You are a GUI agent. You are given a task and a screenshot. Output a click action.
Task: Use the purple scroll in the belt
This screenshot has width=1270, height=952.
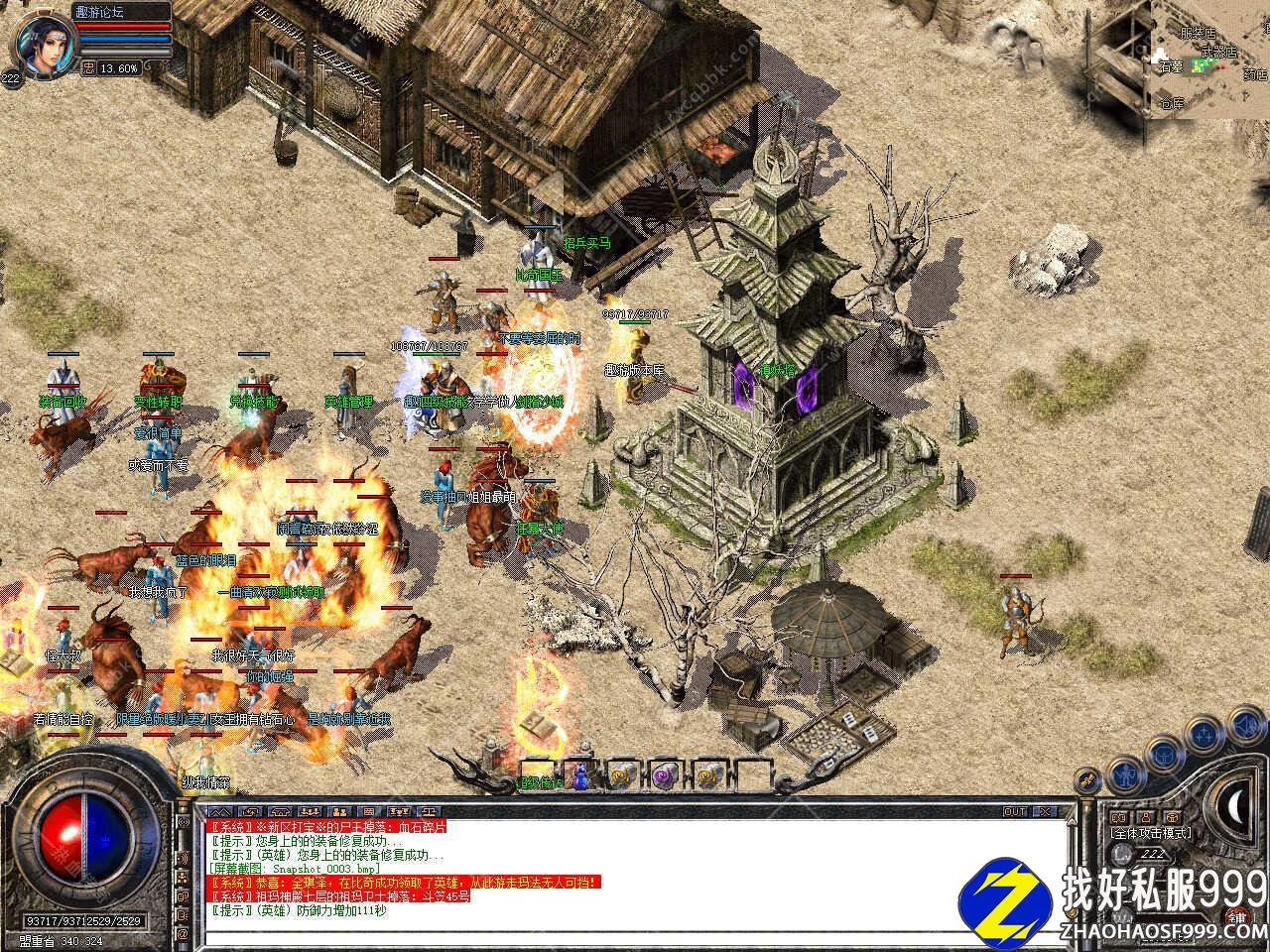[665, 774]
